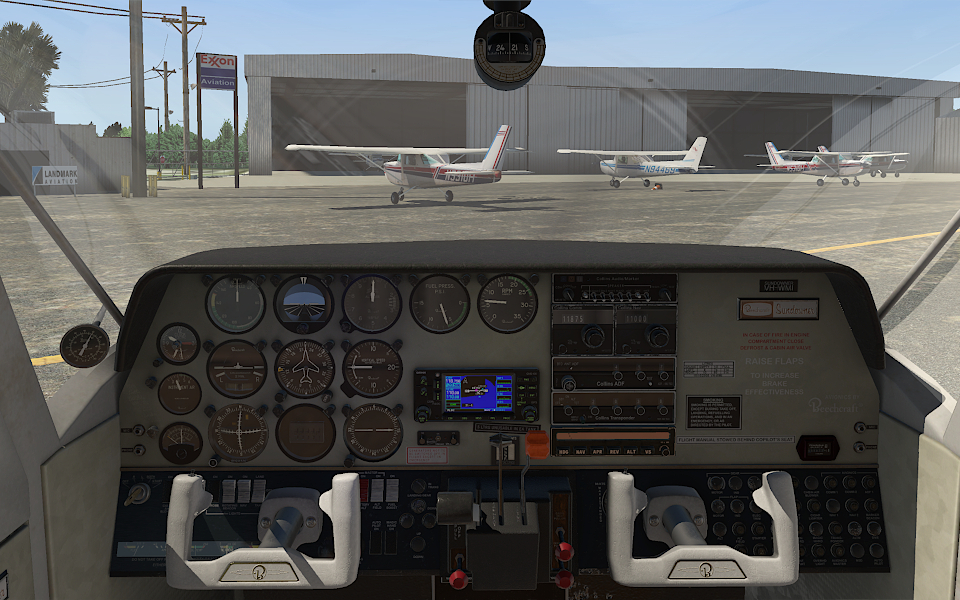The image size is (960, 600).
Task: Click the magneto ignition key switch
Action: point(138,493)
